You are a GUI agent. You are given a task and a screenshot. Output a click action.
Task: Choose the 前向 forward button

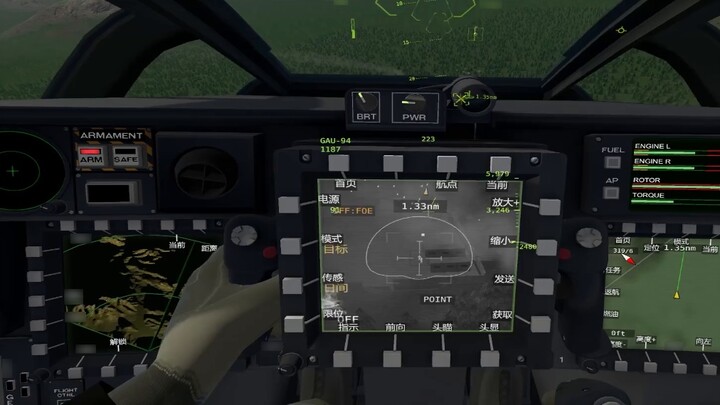tap(394, 358)
